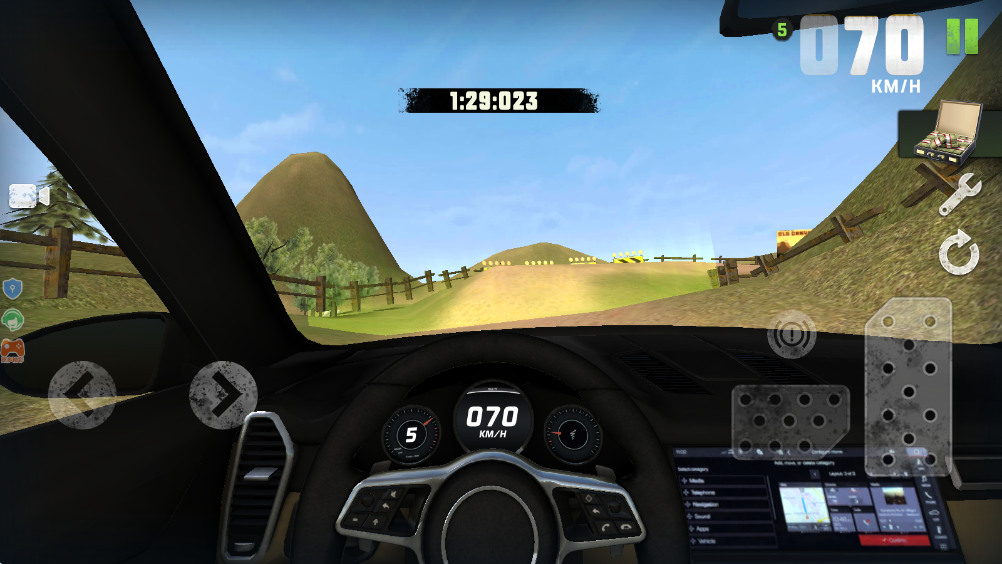This screenshot has height=564, width=1002.
Task: Reset the car with the circular arrow
Action: pyautogui.click(x=959, y=253)
